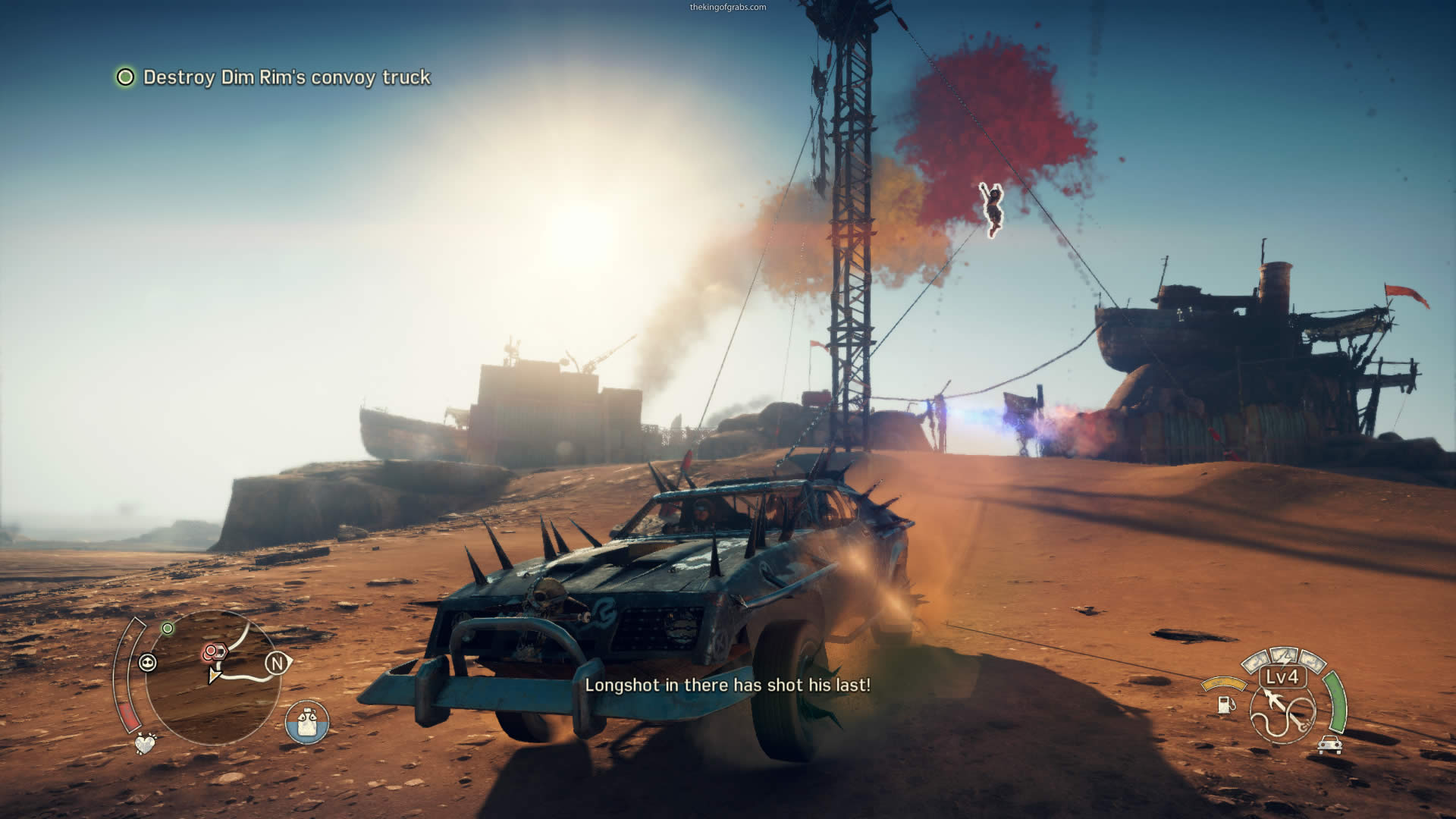
Task: Click the fuel pump icon
Action: pos(1225,704)
